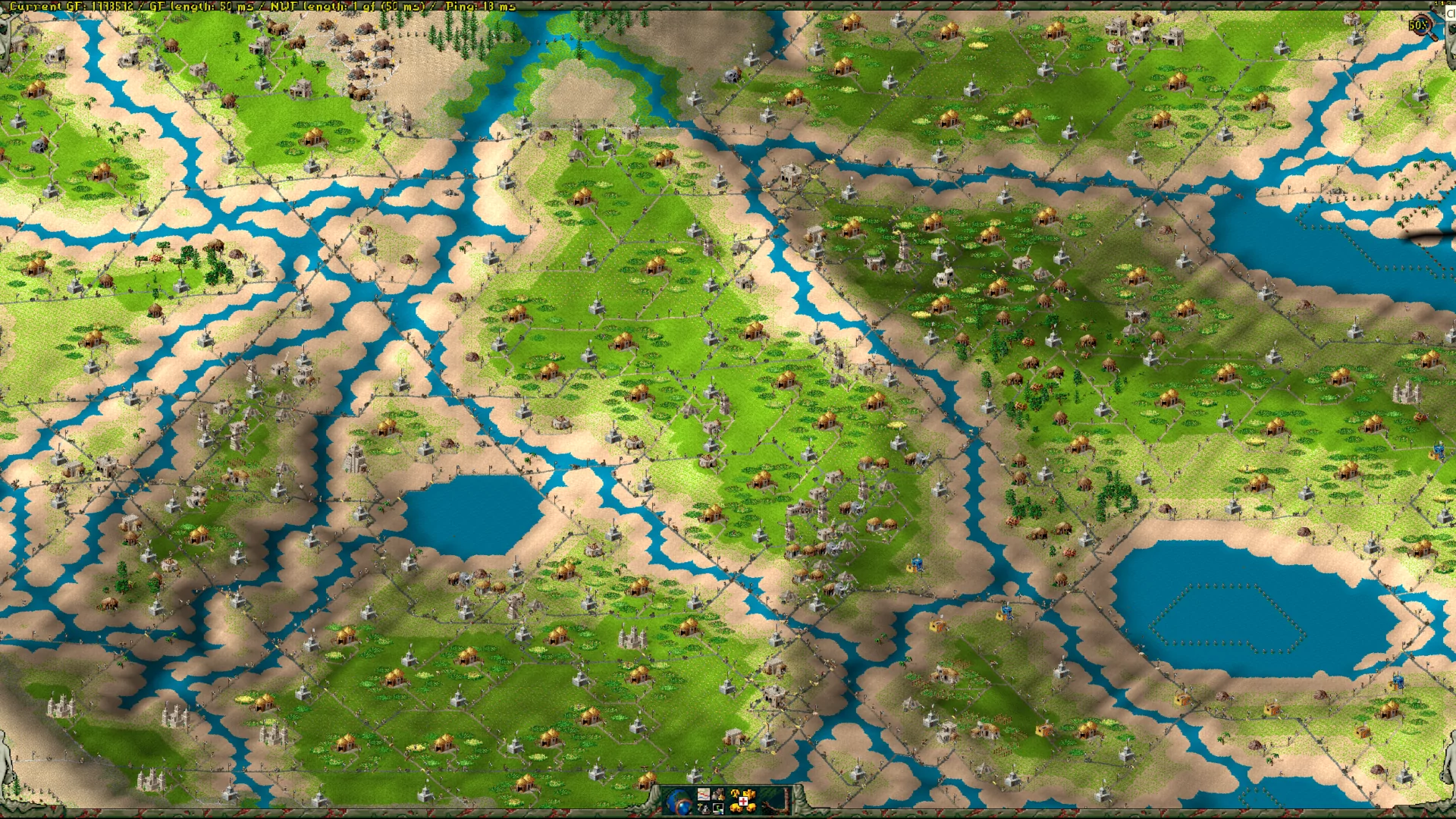
Task: Click the small lake left of center
Action: tap(474, 516)
